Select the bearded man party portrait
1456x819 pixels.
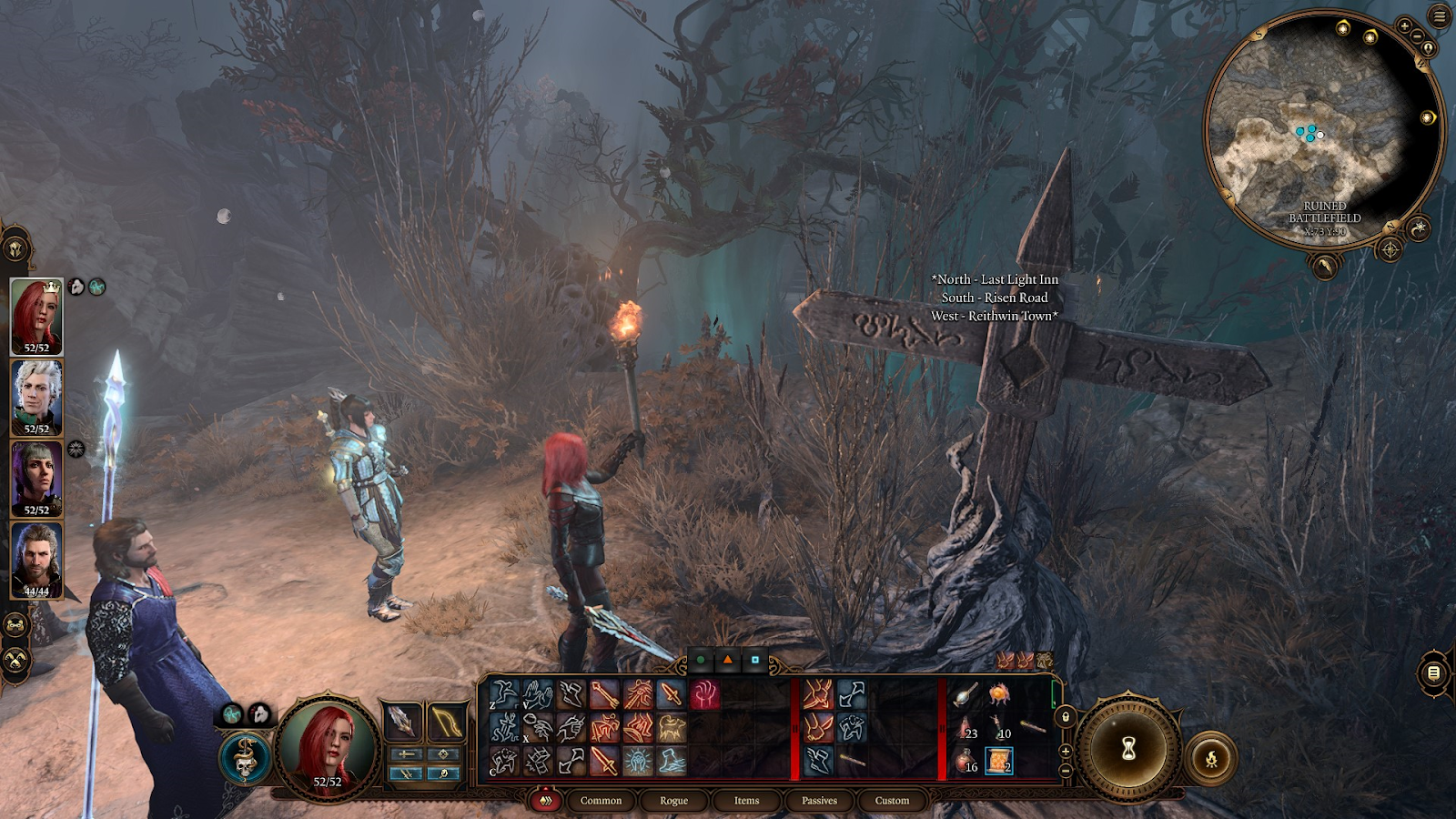[x=36, y=560]
